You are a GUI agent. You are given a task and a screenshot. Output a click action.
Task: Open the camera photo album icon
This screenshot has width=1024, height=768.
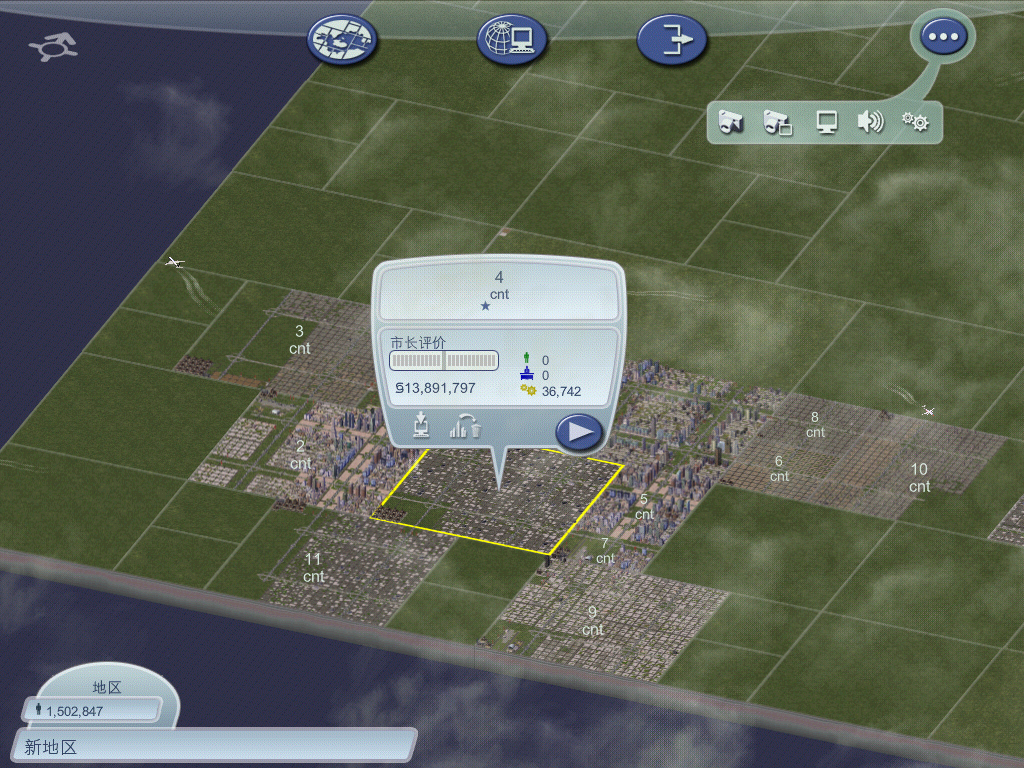[778, 123]
